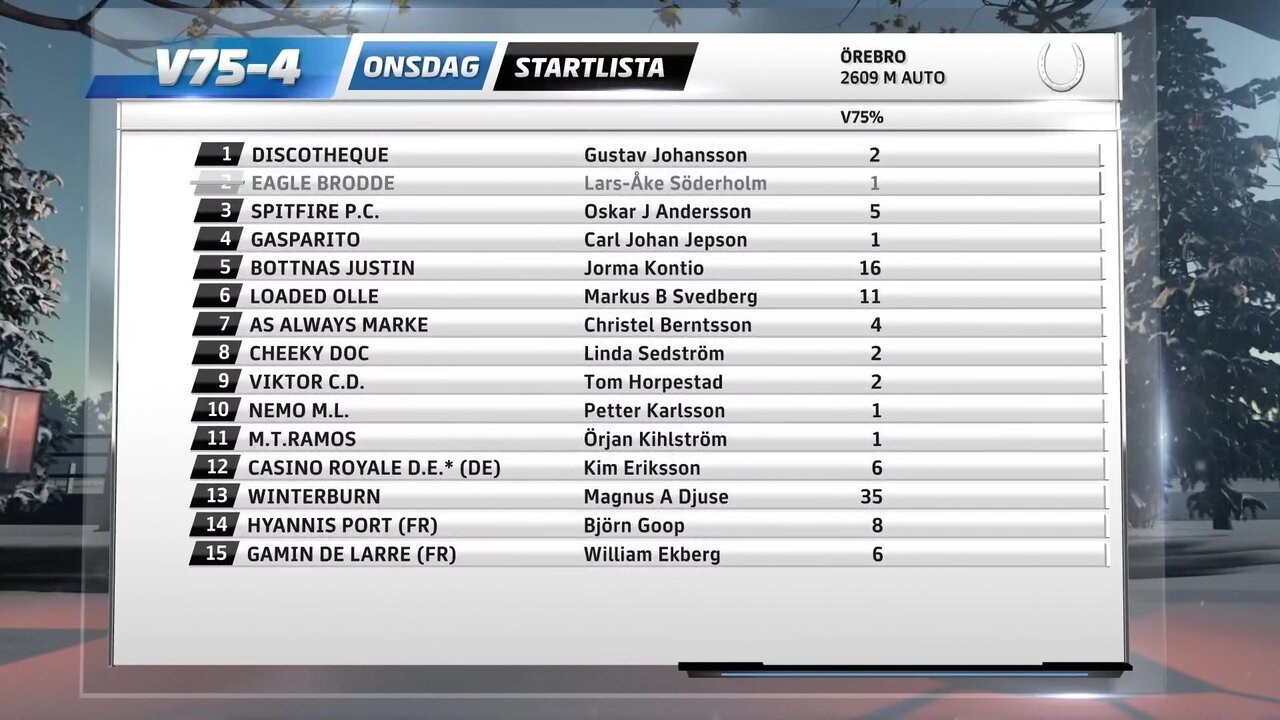Select the As Always Marke entry
1280x720 pixels.
tap(338, 325)
